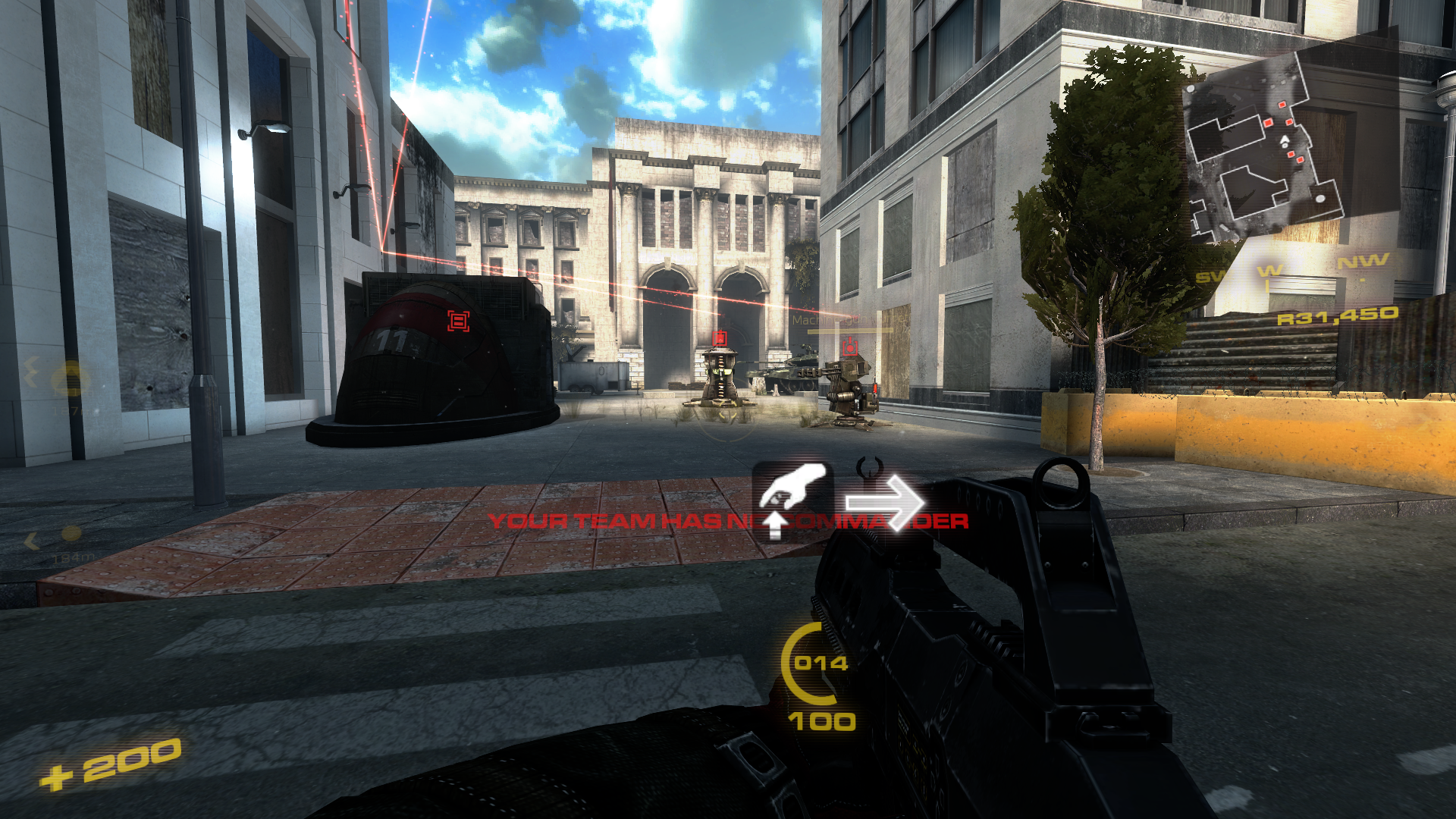The height and width of the screenshot is (819, 1456).
Task: Select the red marker above the hourglass-shaped tower
Action: 720,338
